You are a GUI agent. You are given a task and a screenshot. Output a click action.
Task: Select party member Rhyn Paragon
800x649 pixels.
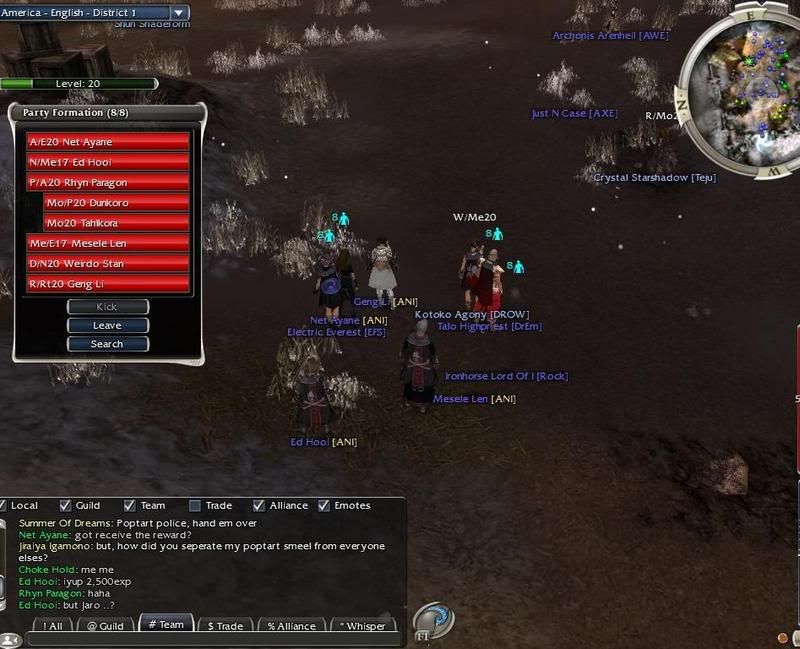pyautogui.click(x=108, y=183)
